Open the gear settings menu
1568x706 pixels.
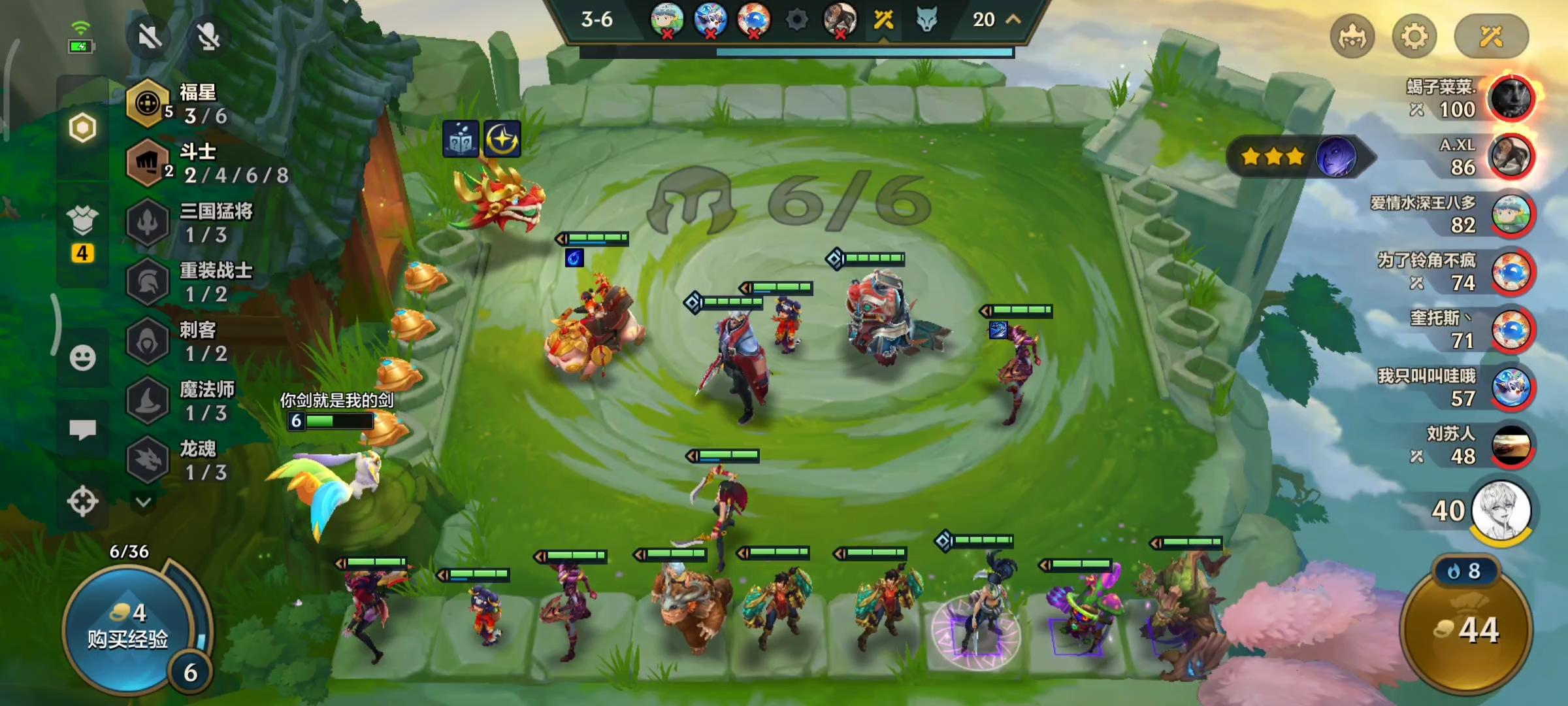click(x=1414, y=37)
